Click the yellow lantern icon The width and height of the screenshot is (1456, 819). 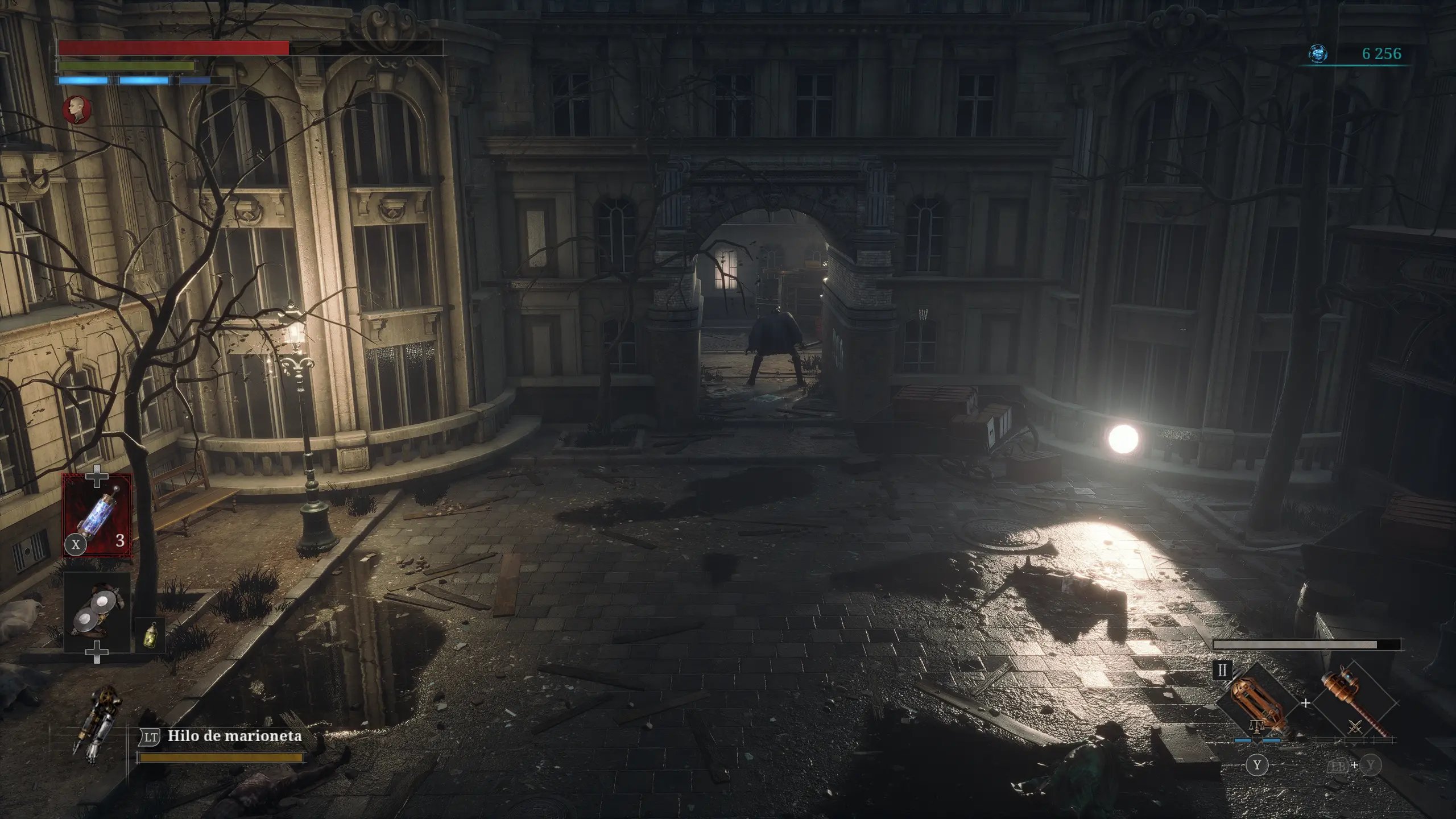150,634
